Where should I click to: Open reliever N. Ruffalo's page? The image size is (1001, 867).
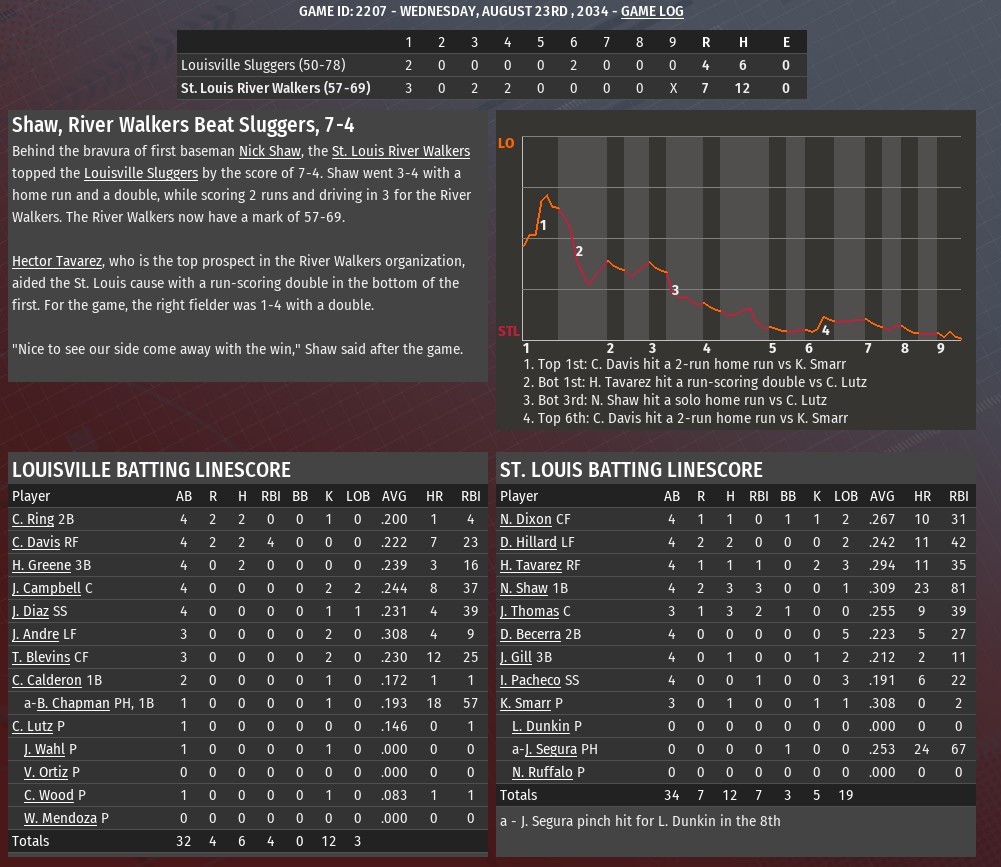pos(542,772)
